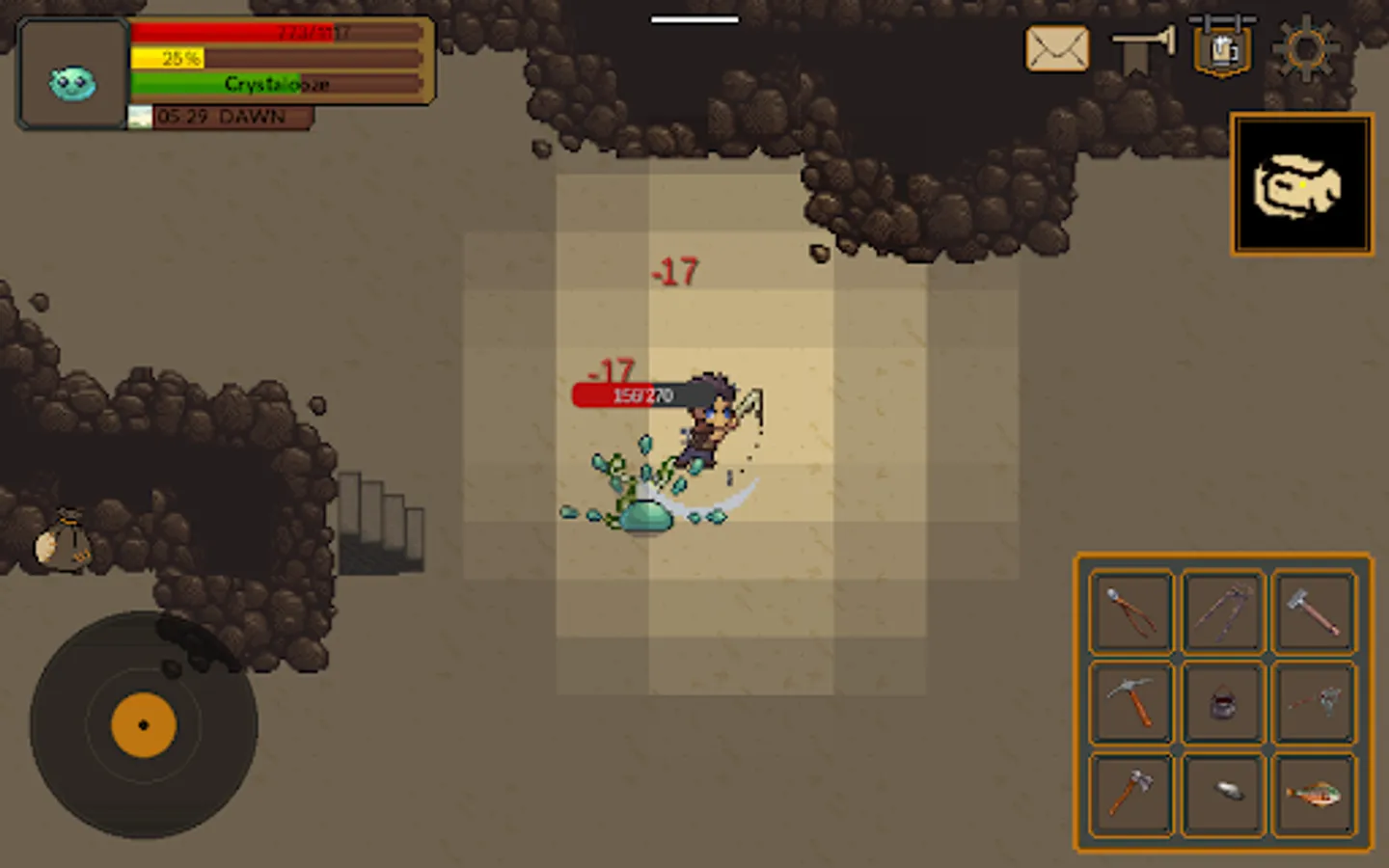Screen dimensions: 1389x868
Task: Click the 05:29 DAWN time display
Action: (x=220, y=118)
